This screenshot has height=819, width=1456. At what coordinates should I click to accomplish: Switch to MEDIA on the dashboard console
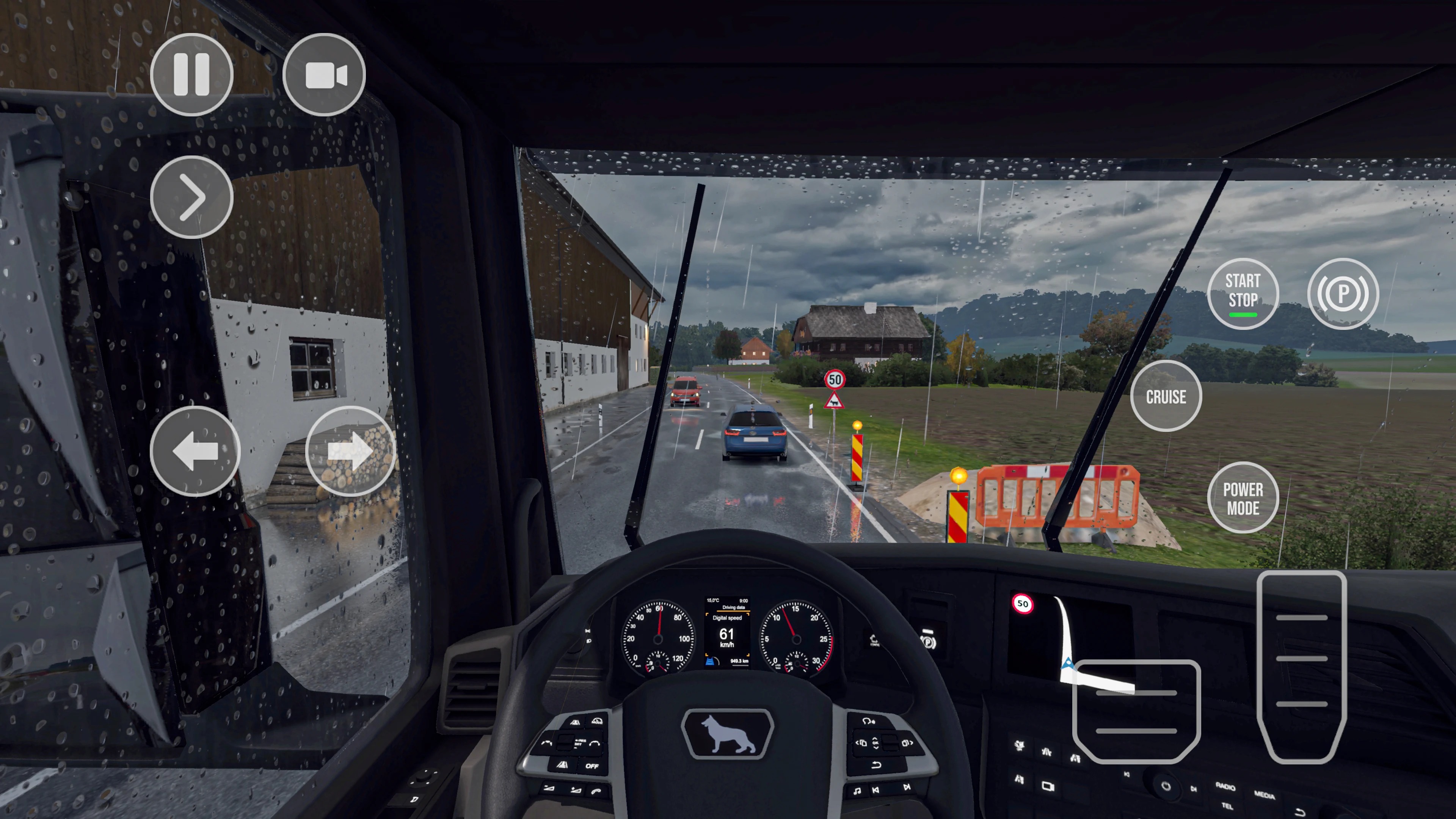1265,795
